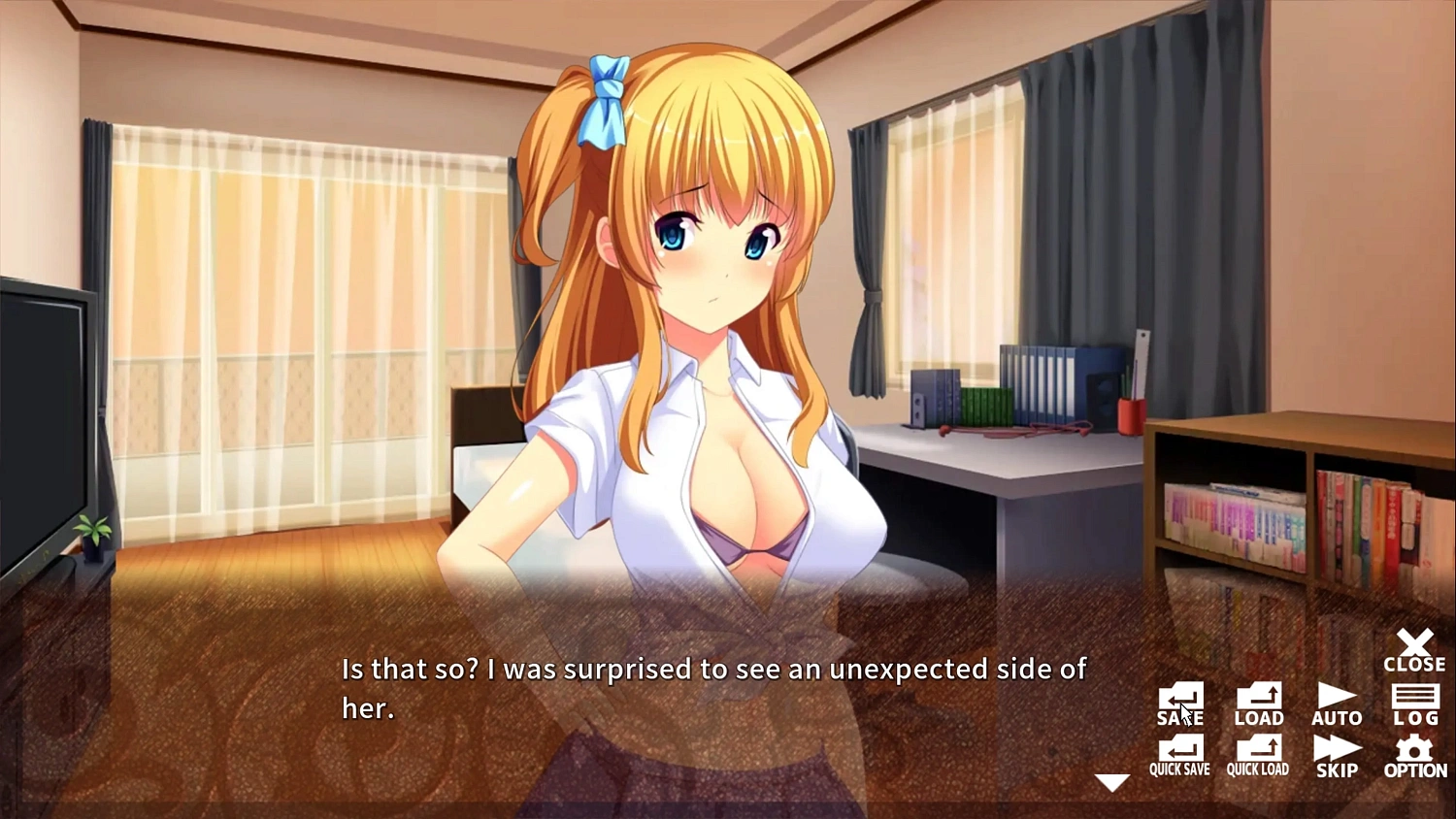Expand the dialogue backlog via LOG
Image resolution: width=1456 pixels, height=819 pixels.
pyautogui.click(x=1414, y=701)
